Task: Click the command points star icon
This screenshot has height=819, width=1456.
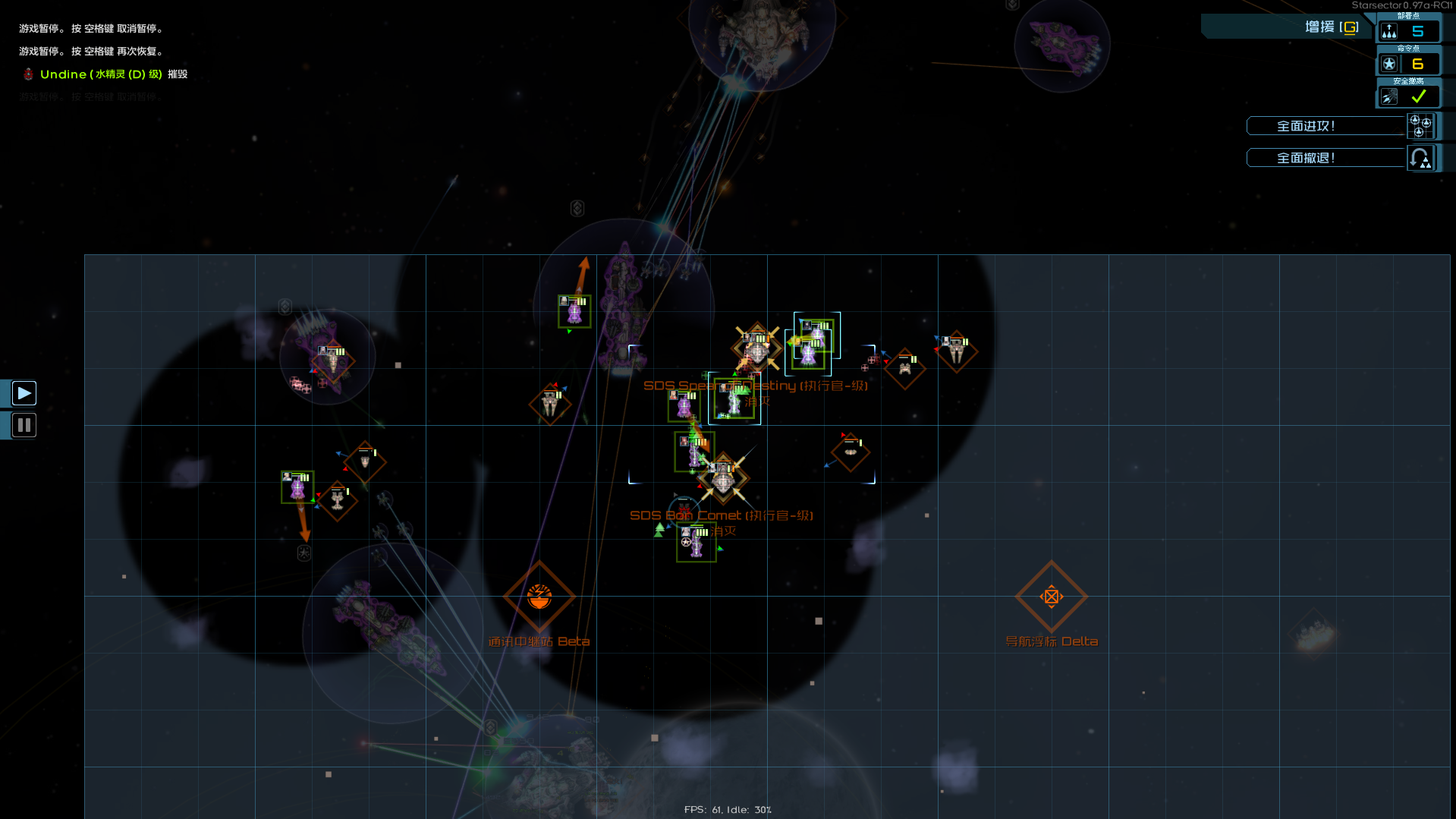Action: 1390,64
